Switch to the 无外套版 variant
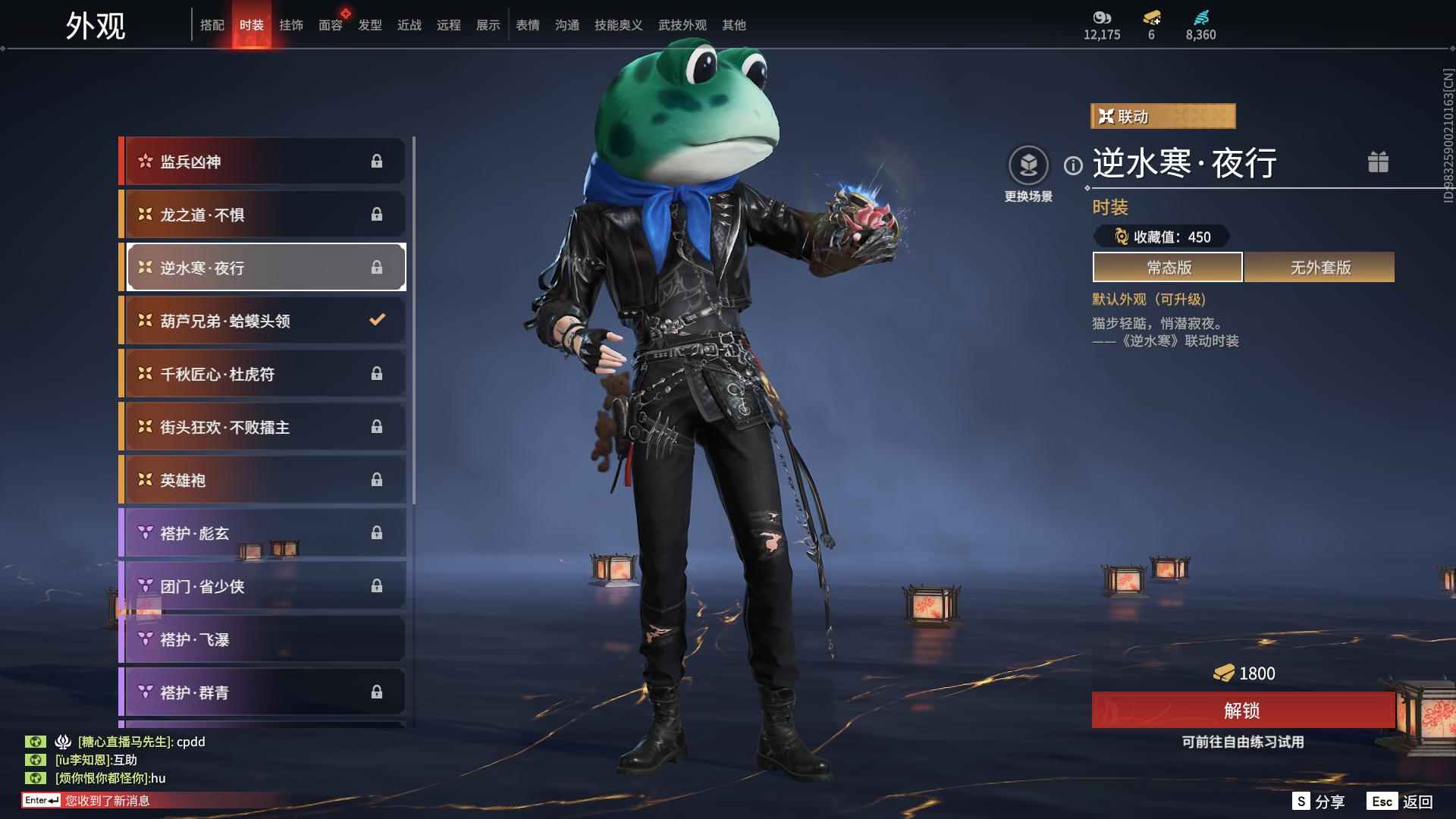This screenshot has width=1456, height=819. coord(1319,268)
